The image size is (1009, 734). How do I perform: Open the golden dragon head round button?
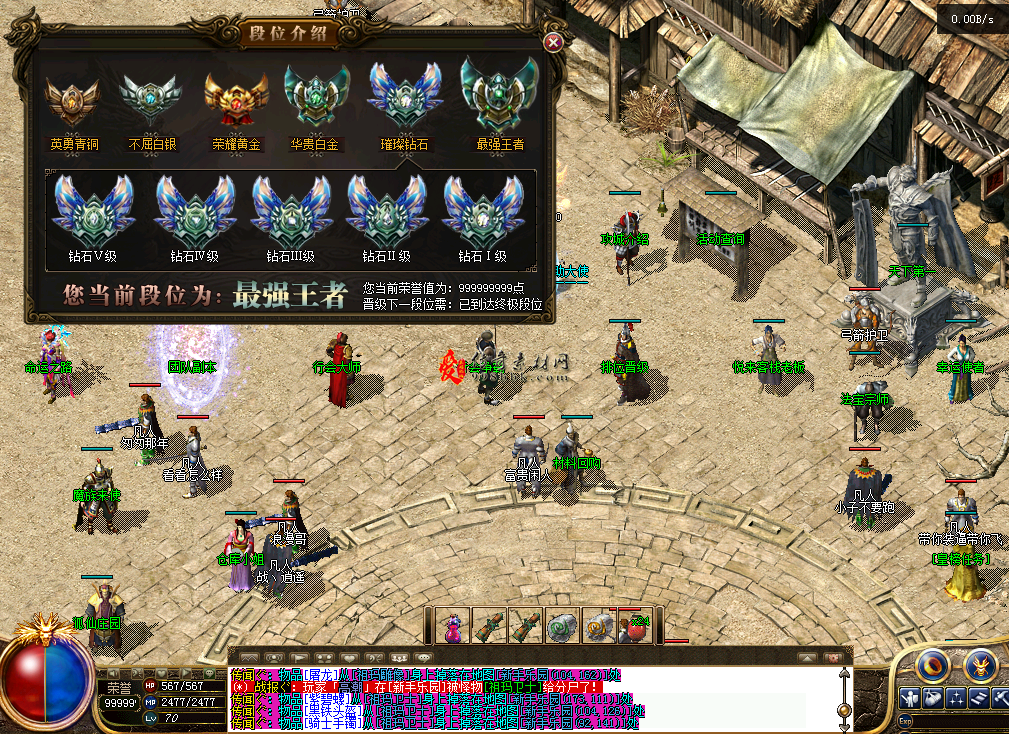pyautogui.click(x=980, y=664)
